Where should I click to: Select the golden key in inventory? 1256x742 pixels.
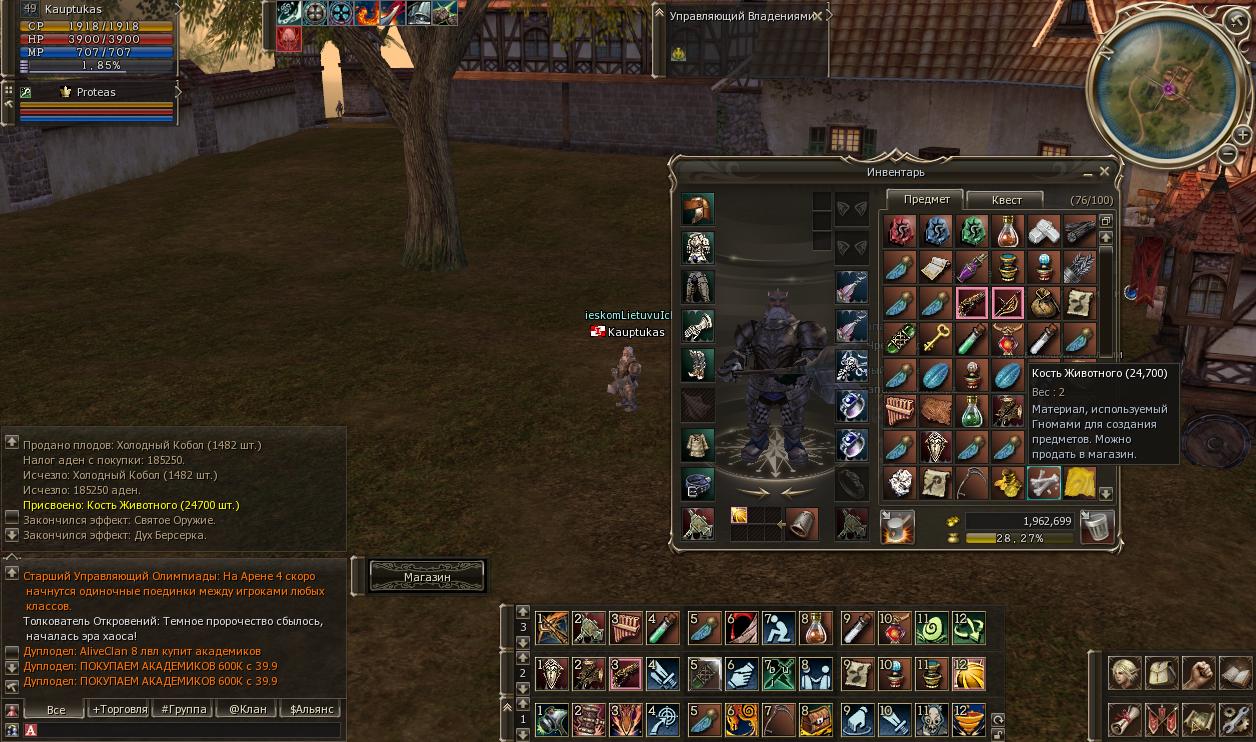point(935,339)
